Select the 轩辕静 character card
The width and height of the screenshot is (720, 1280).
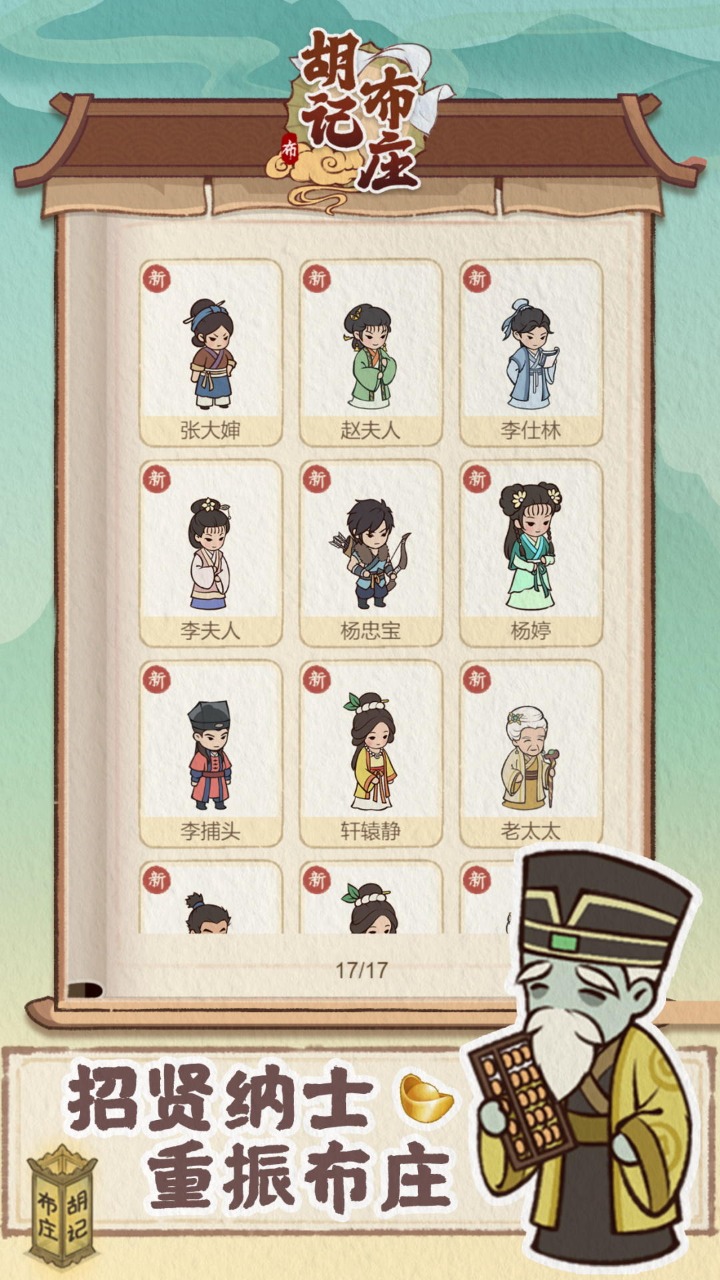(x=371, y=752)
